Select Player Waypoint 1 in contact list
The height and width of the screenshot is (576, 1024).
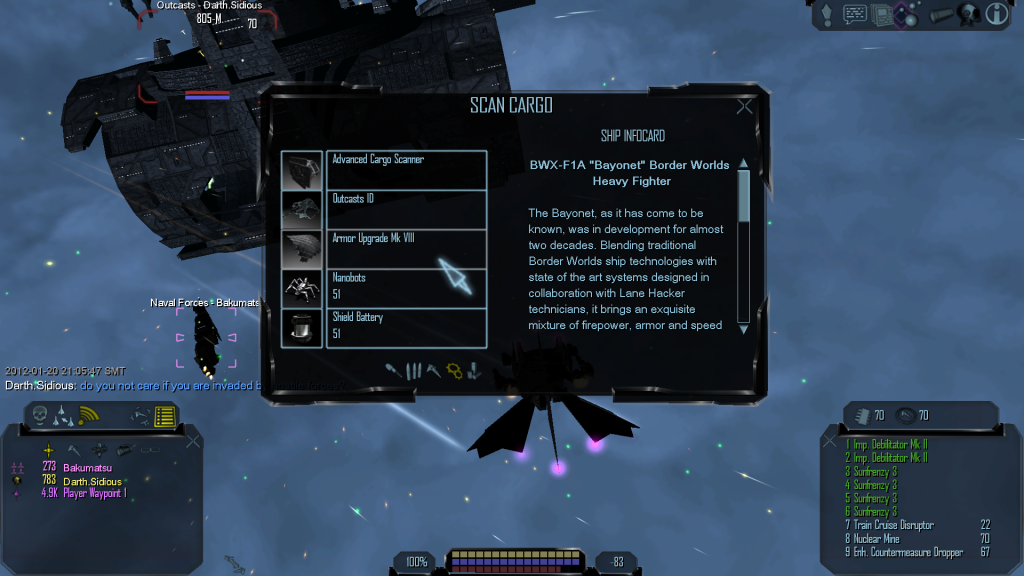click(x=95, y=493)
